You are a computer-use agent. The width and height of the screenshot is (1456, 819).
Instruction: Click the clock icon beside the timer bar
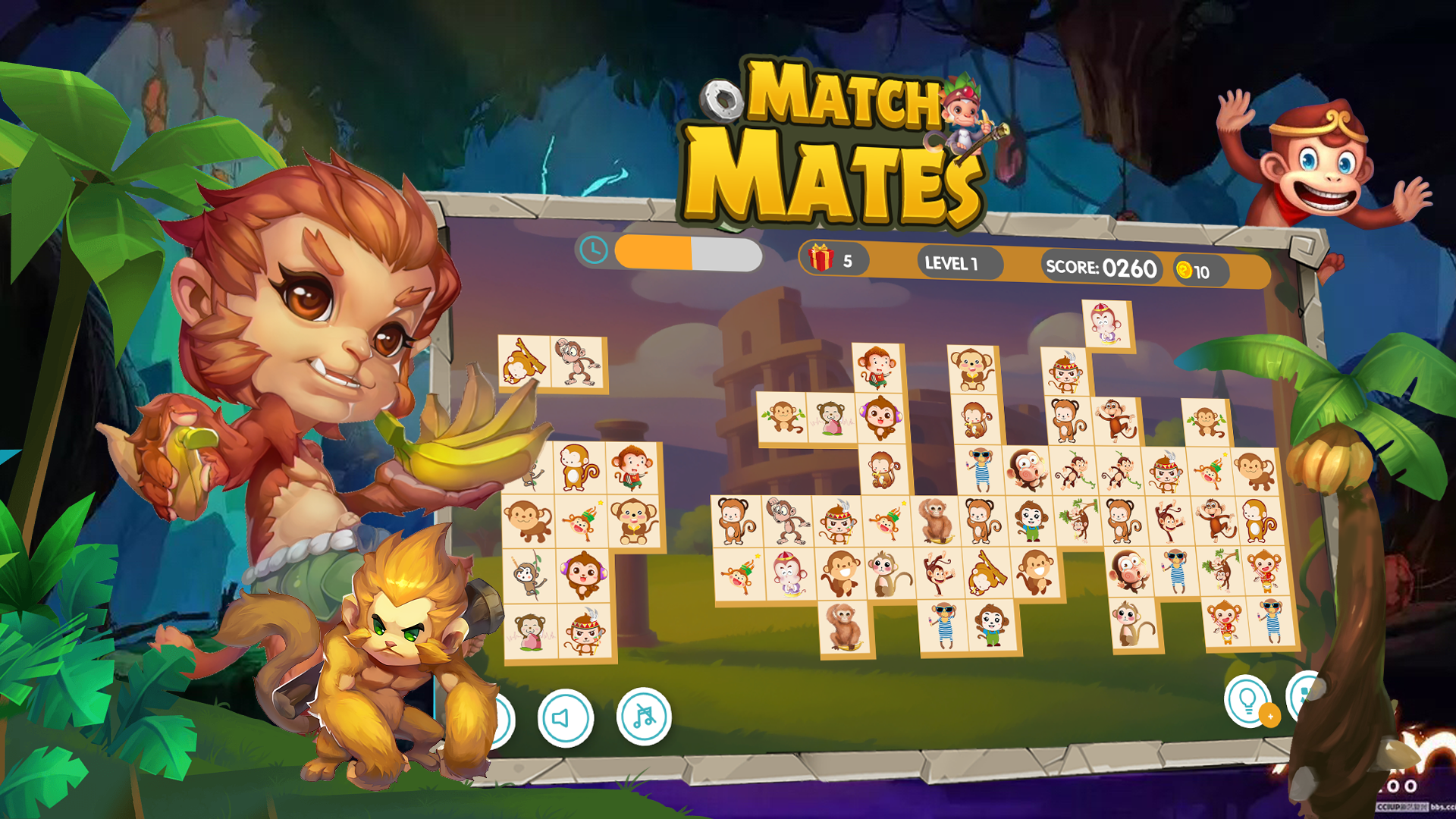click(594, 249)
